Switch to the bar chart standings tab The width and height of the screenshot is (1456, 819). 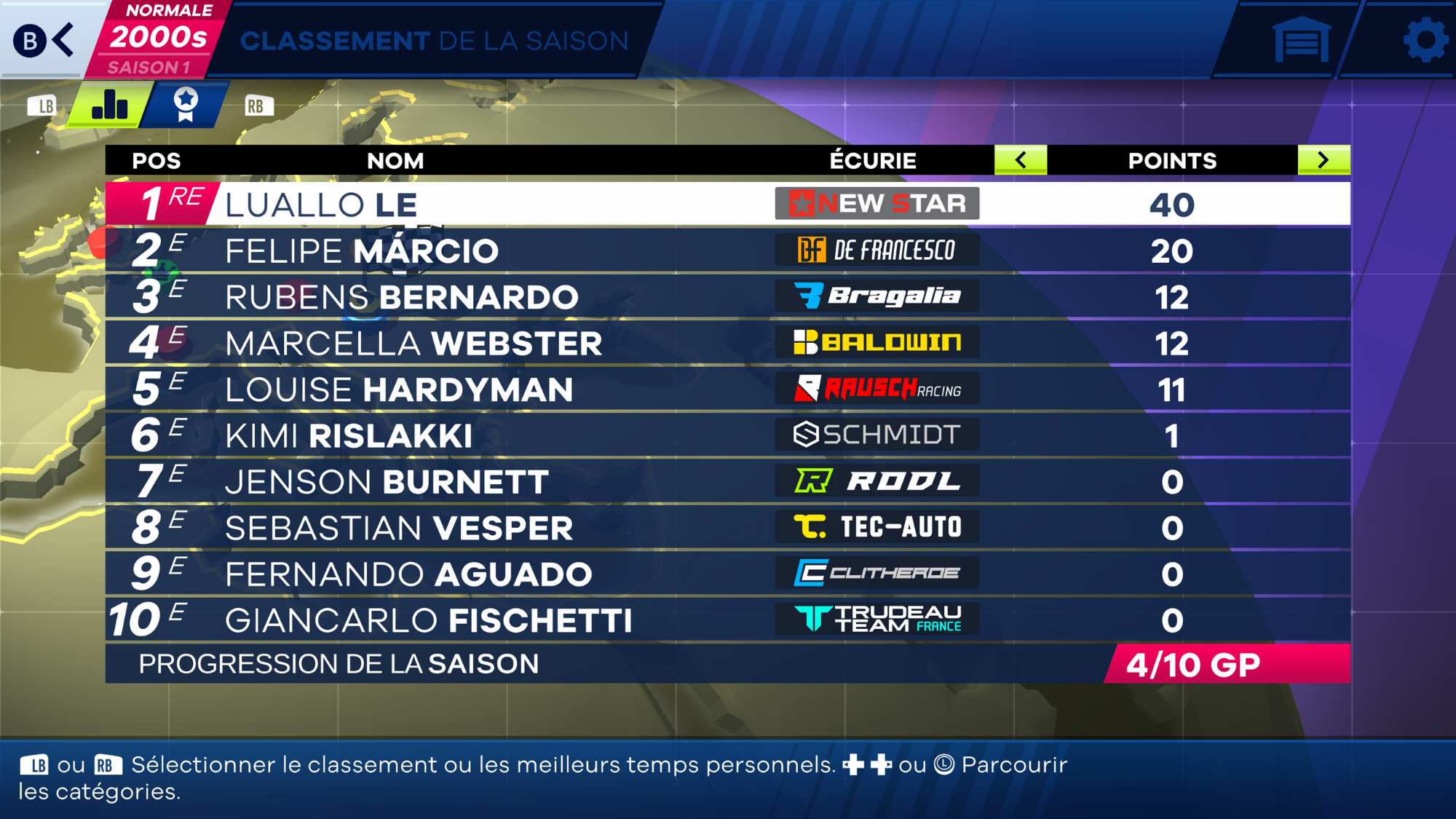click(110, 105)
